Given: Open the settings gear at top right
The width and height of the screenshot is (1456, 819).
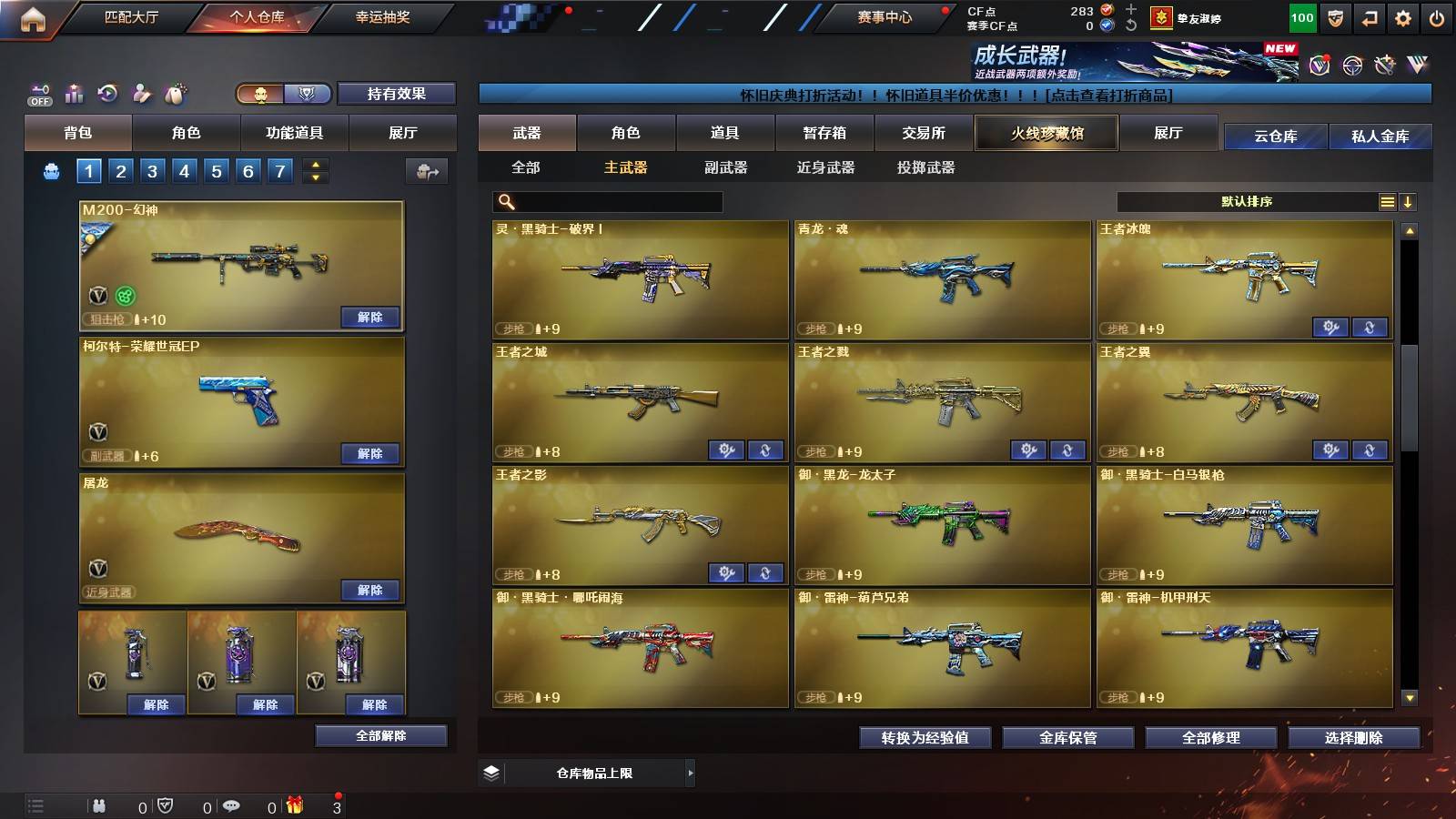Looking at the screenshot, I should 1401,17.
